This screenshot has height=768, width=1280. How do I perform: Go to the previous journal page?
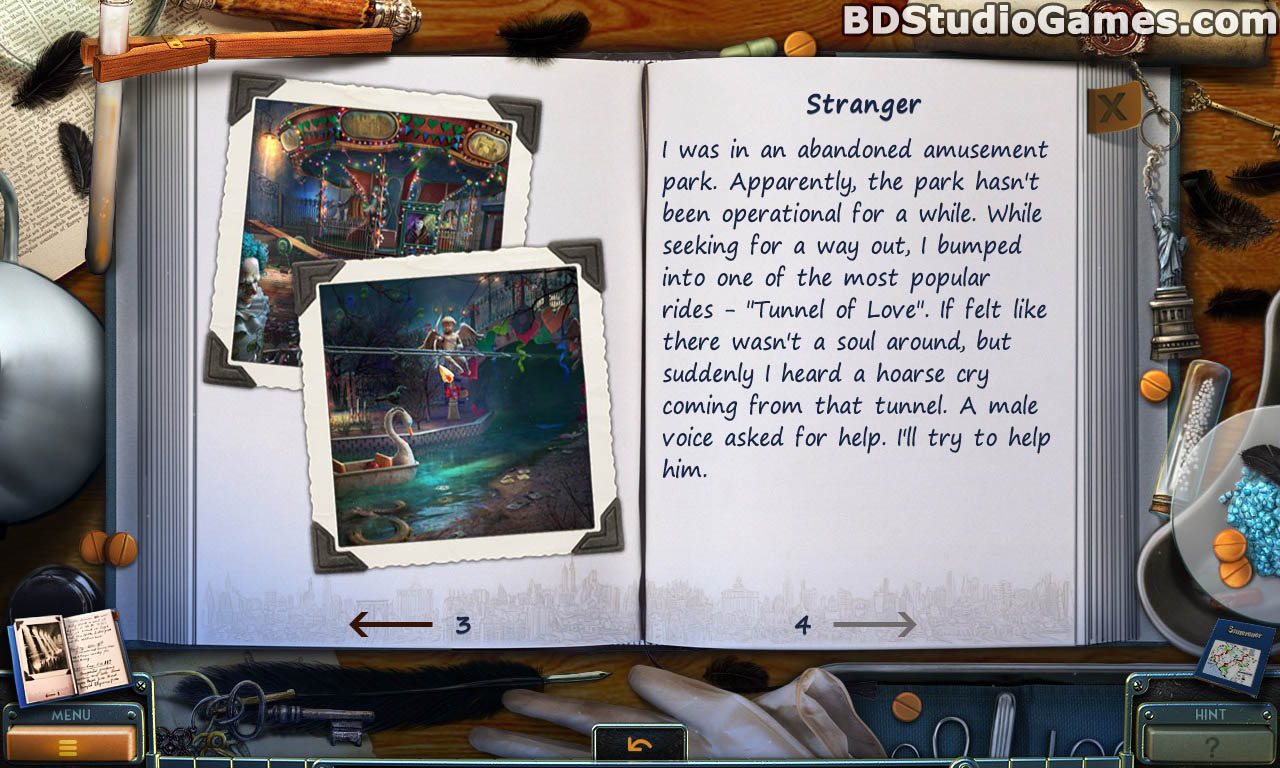pyautogui.click(x=391, y=625)
